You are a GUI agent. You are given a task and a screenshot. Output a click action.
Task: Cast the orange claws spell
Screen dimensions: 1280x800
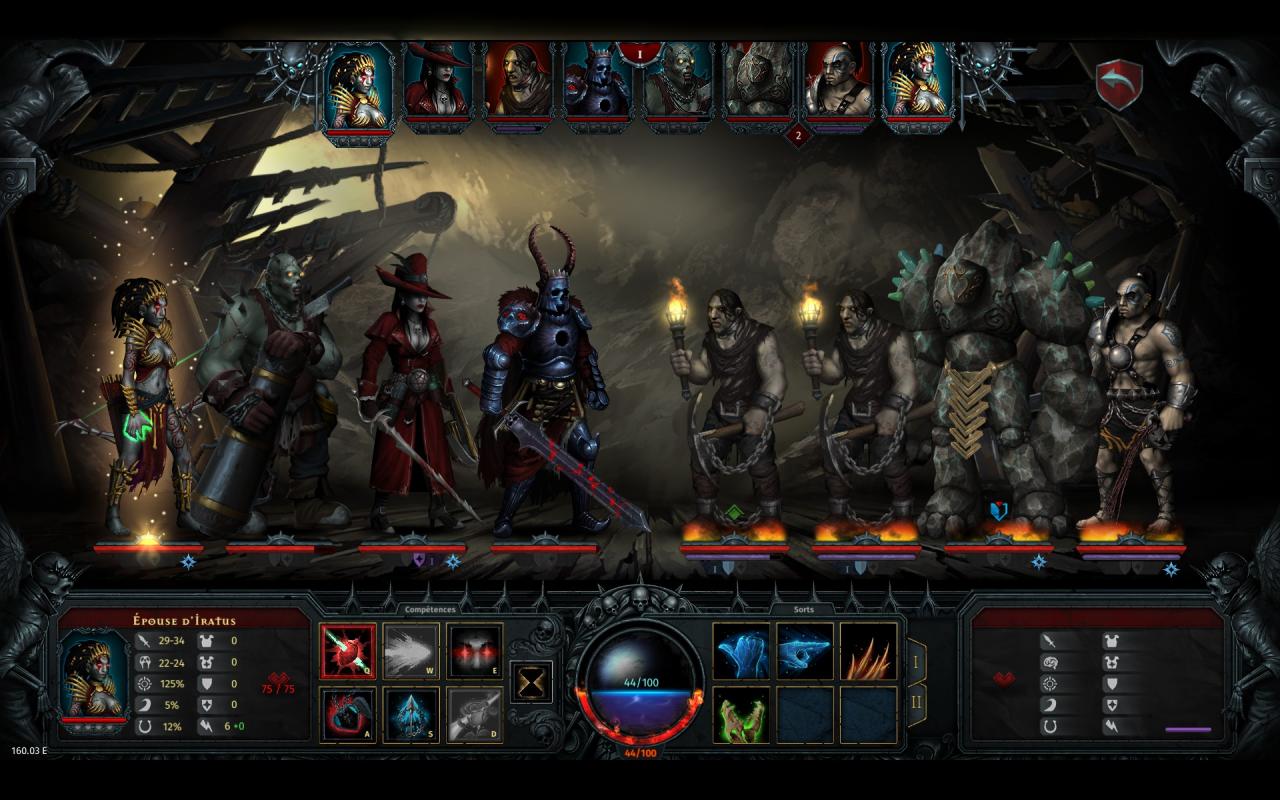[x=868, y=651]
